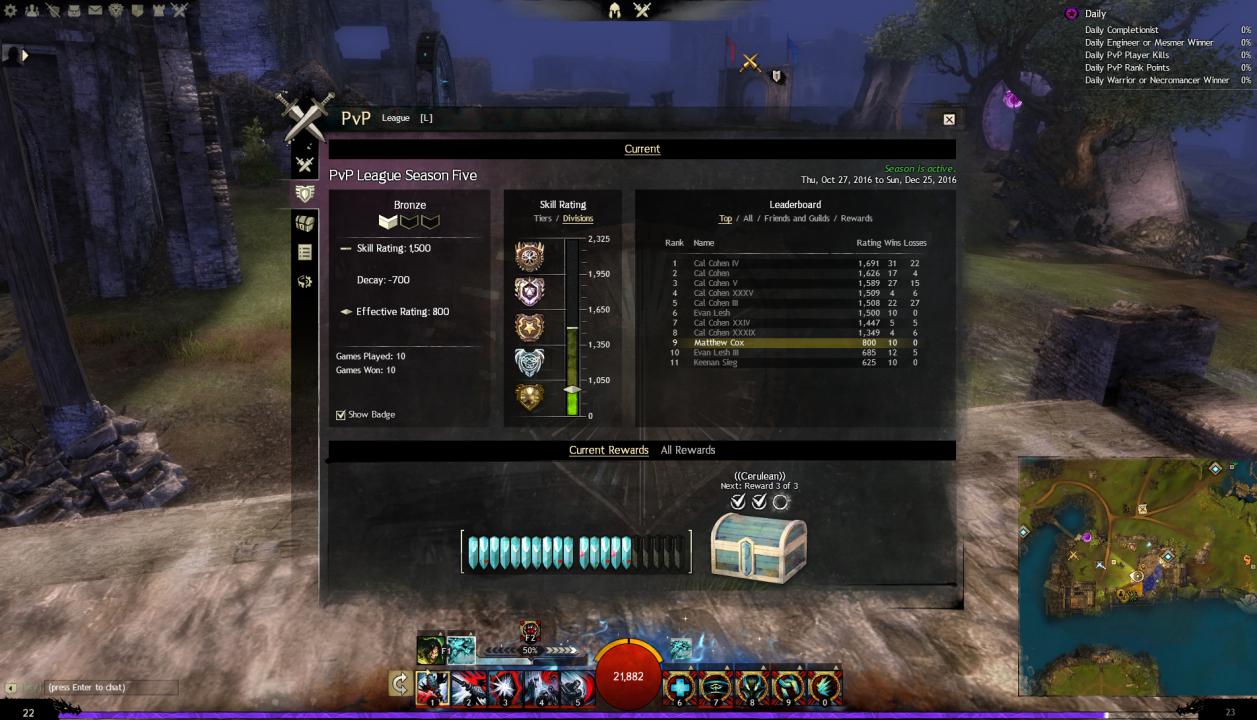Open the leaderboard Rewards view
Screen dimensions: 1257x720
pos(856,219)
